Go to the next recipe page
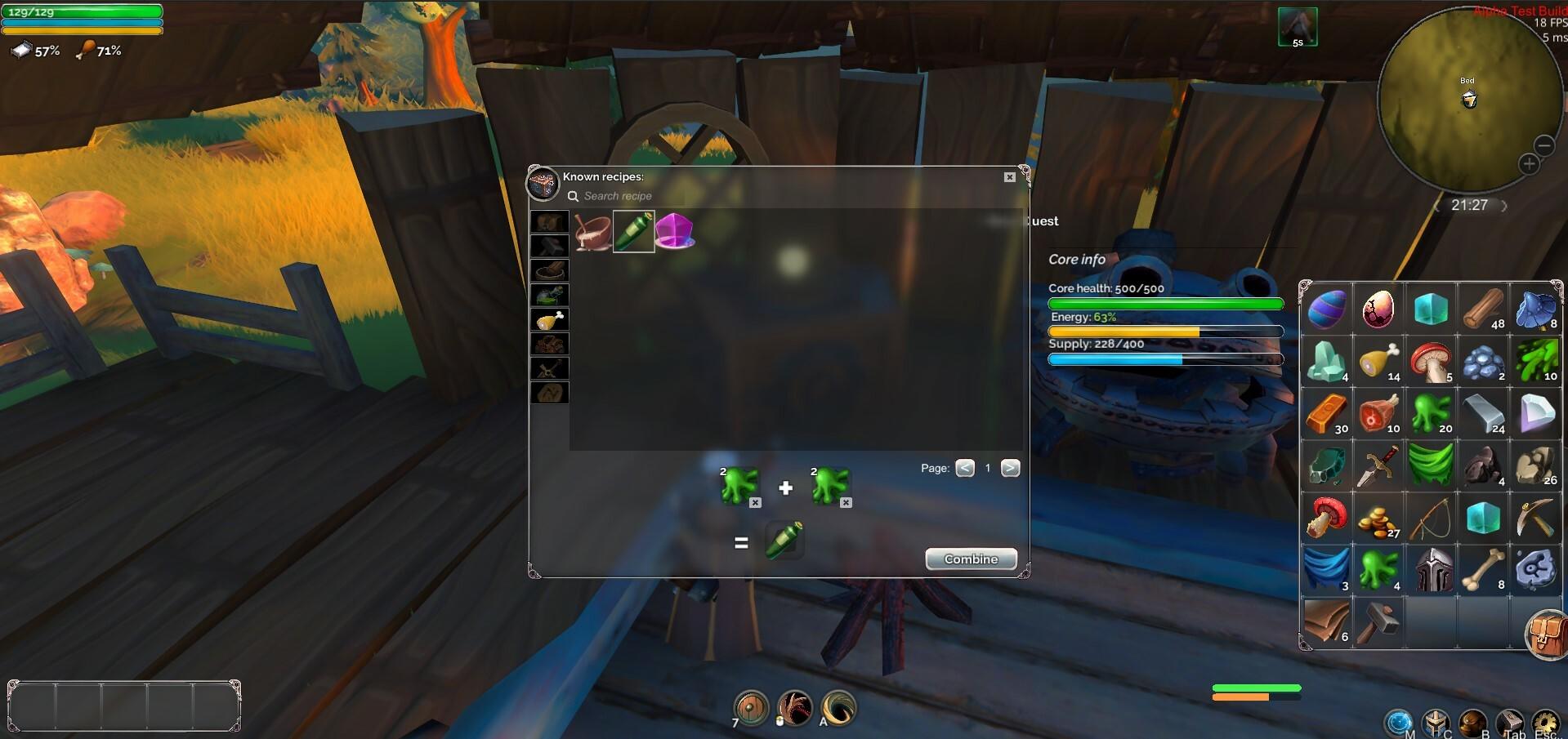Screen dimensions: 1568x739 tap(1011, 468)
